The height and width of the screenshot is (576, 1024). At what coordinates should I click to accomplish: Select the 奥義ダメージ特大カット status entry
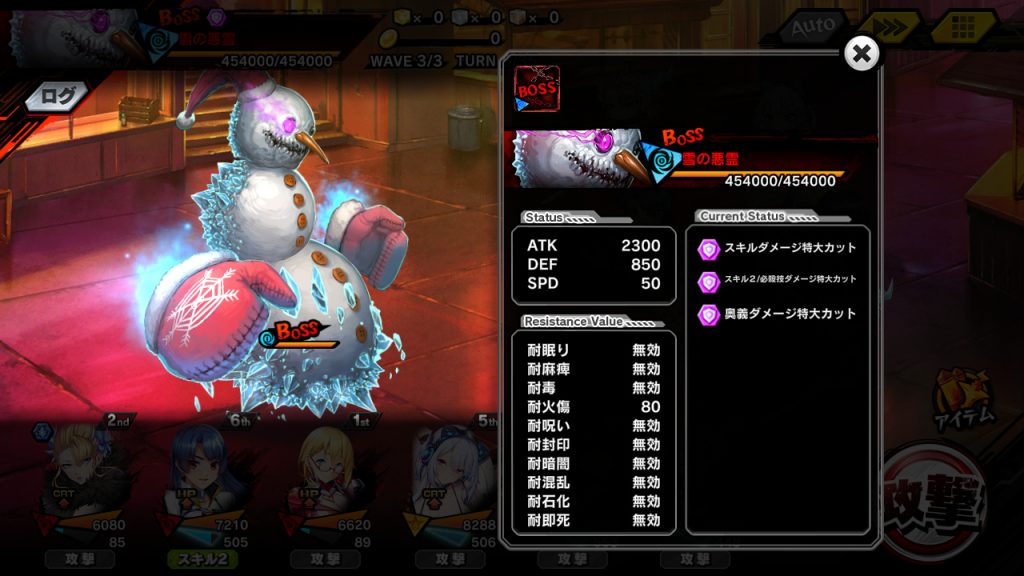pyautogui.click(x=778, y=313)
